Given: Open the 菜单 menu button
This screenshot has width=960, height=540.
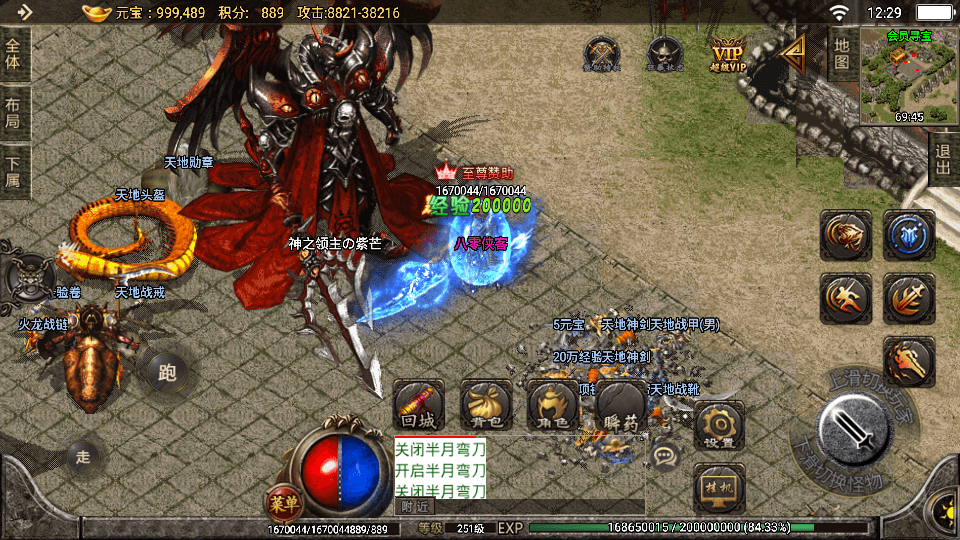Looking at the screenshot, I should [282, 501].
